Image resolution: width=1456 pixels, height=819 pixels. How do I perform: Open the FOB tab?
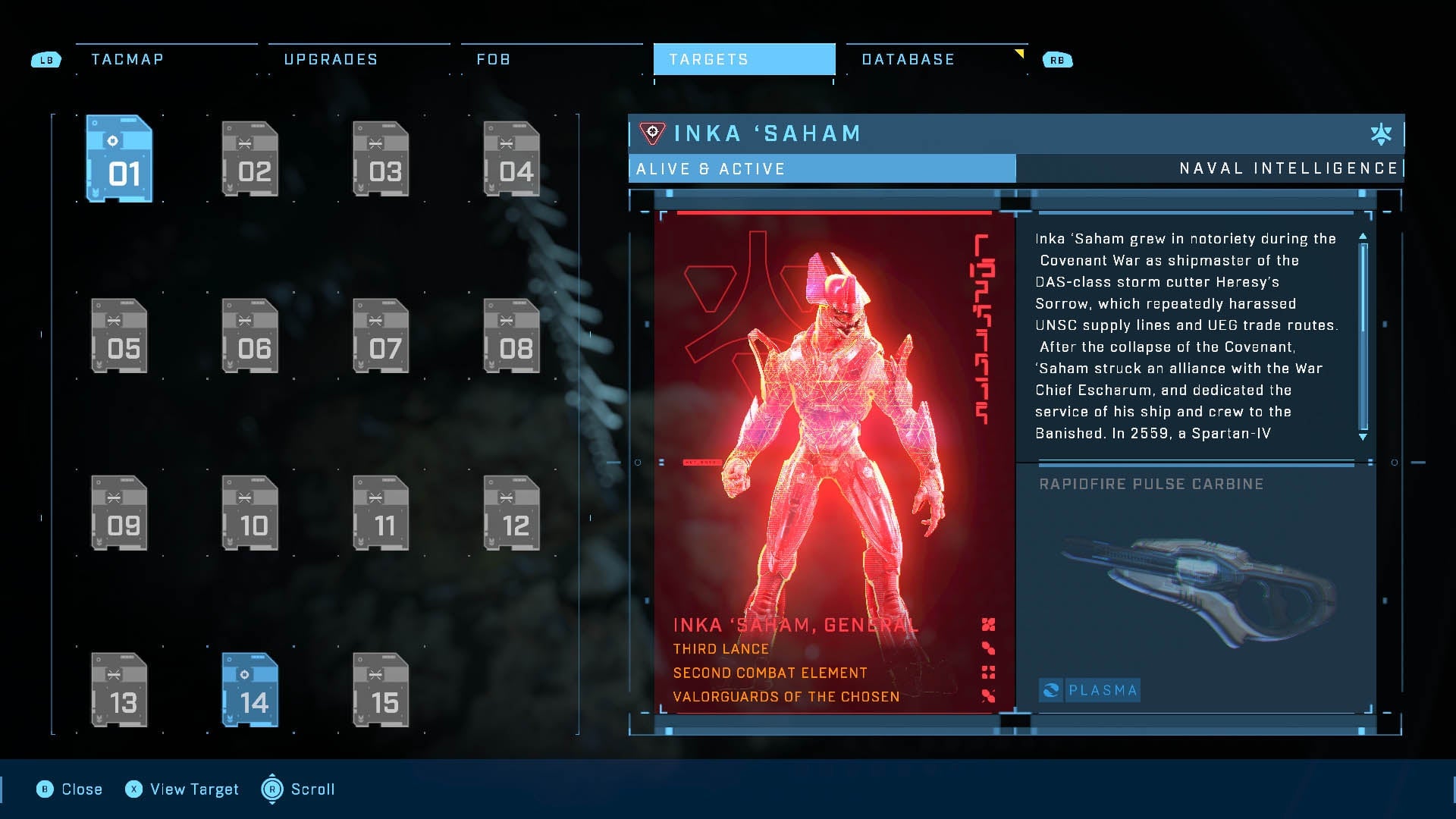click(x=493, y=58)
